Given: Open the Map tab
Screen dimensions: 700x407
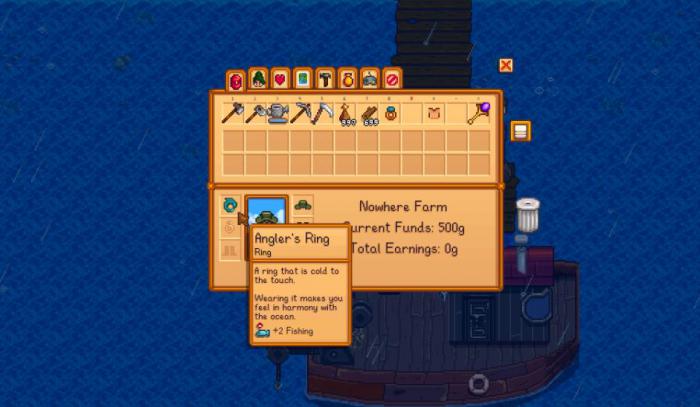Looking at the screenshot, I should click(302, 78).
